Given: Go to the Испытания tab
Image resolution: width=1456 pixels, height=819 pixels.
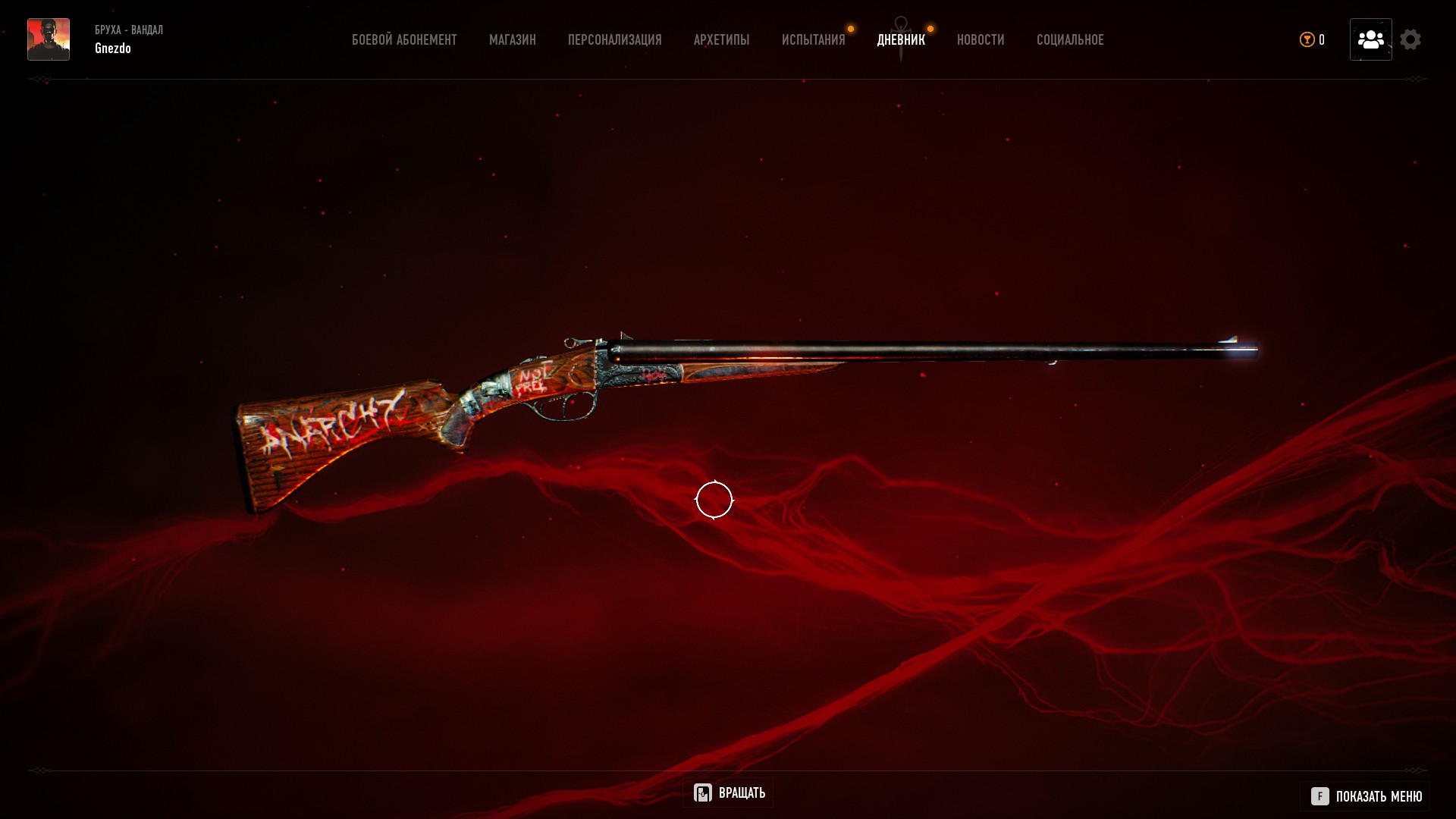Looking at the screenshot, I should pos(813,40).
